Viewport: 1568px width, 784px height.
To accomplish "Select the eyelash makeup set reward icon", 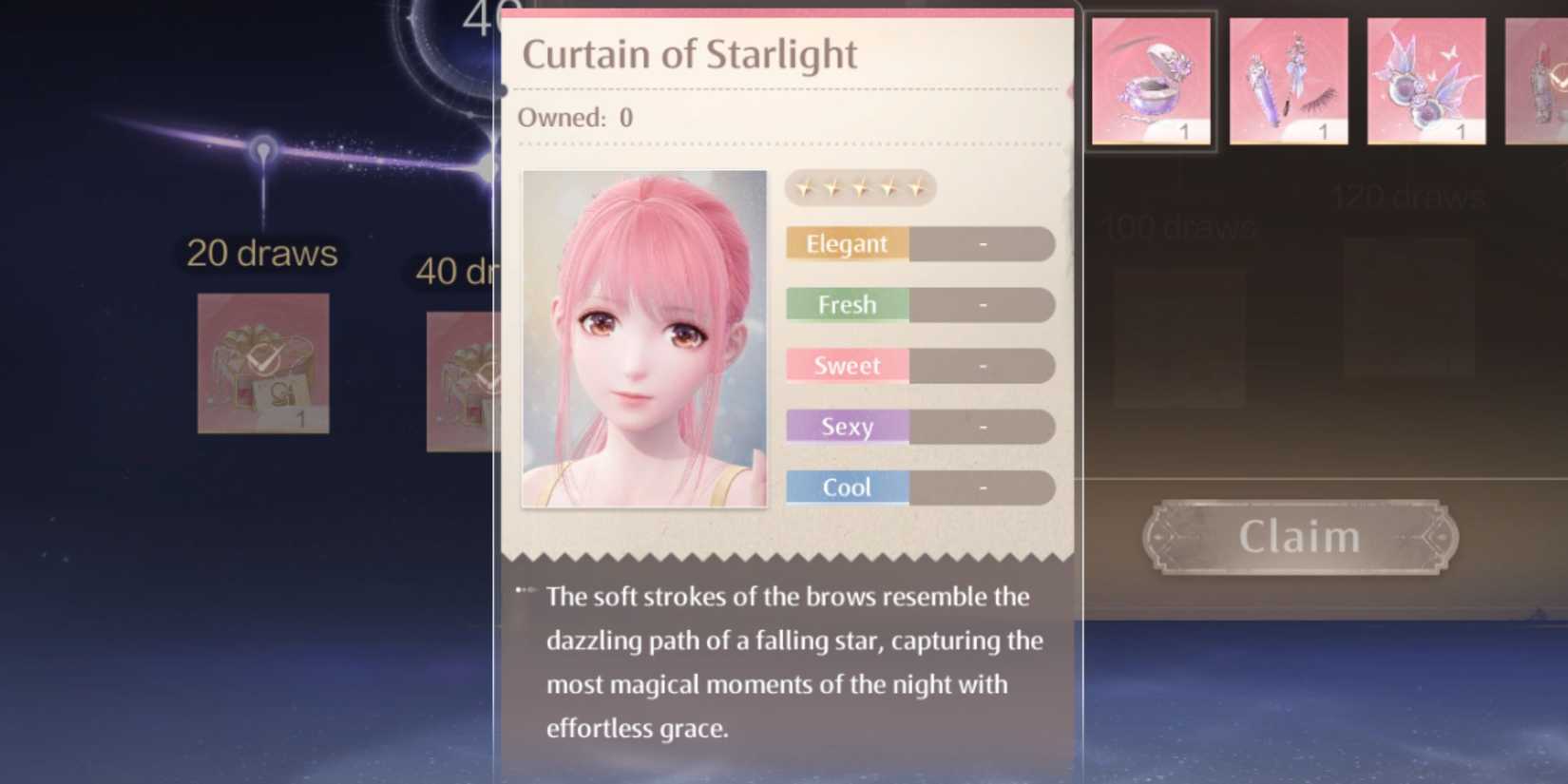I will [1289, 80].
